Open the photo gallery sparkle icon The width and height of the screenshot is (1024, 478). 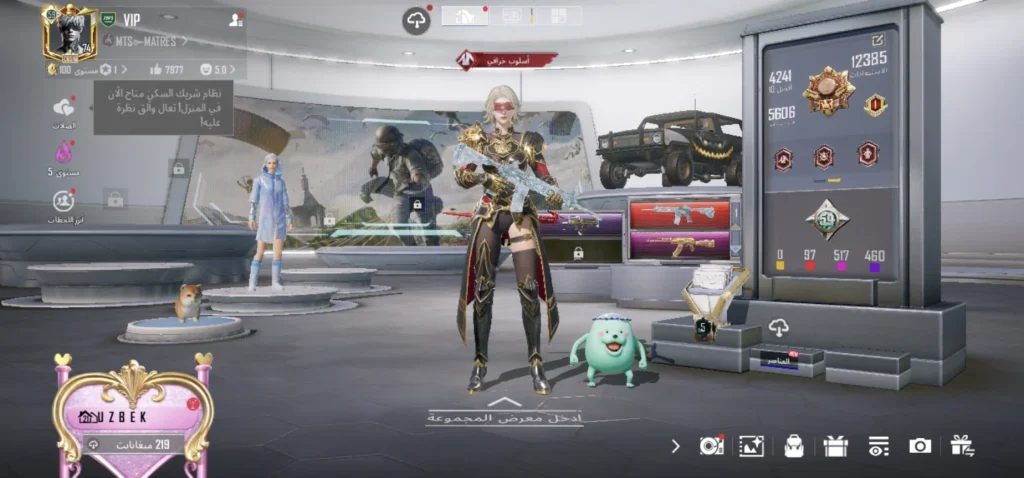(751, 446)
